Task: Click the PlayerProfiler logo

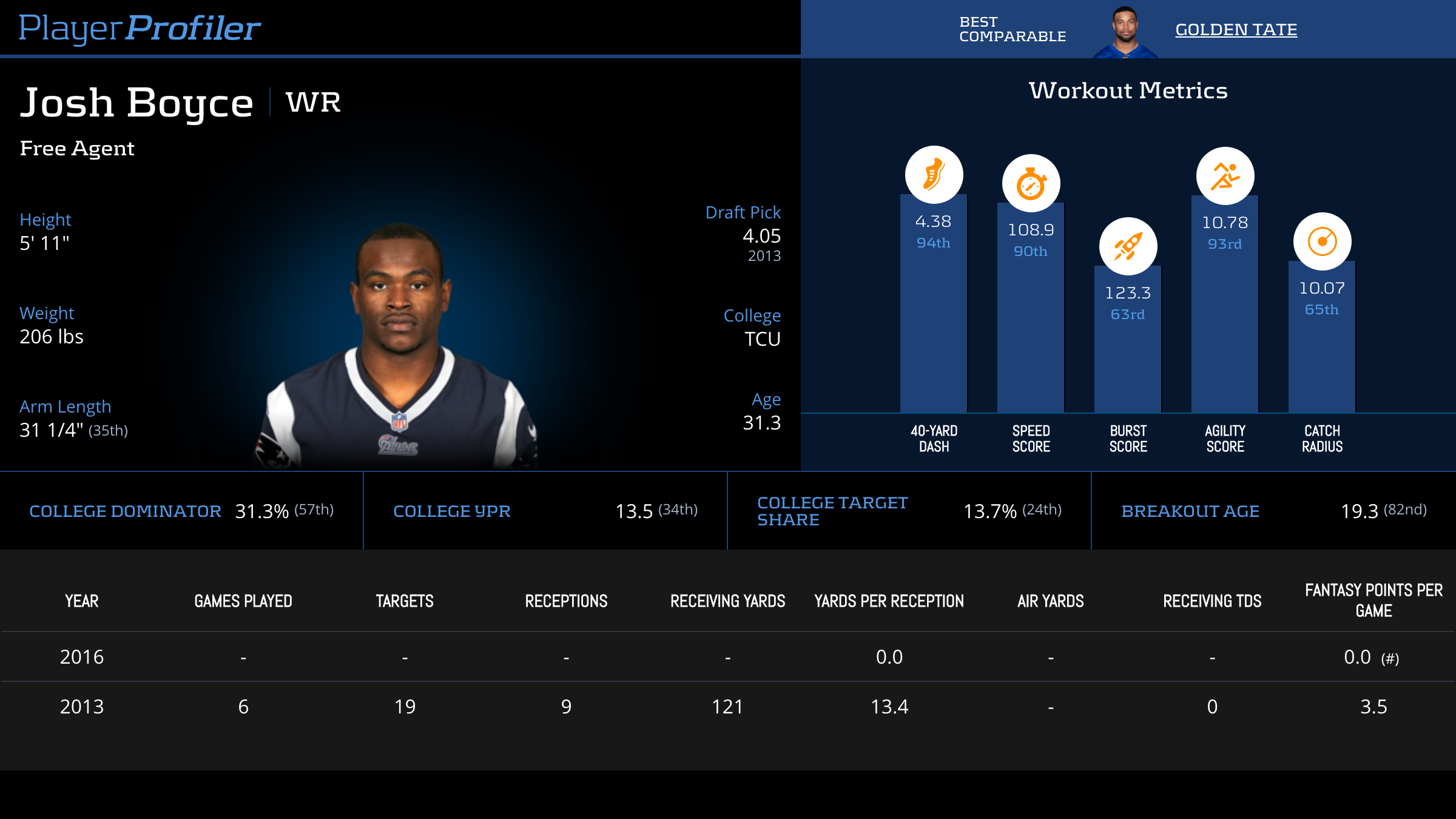Action: (x=140, y=29)
